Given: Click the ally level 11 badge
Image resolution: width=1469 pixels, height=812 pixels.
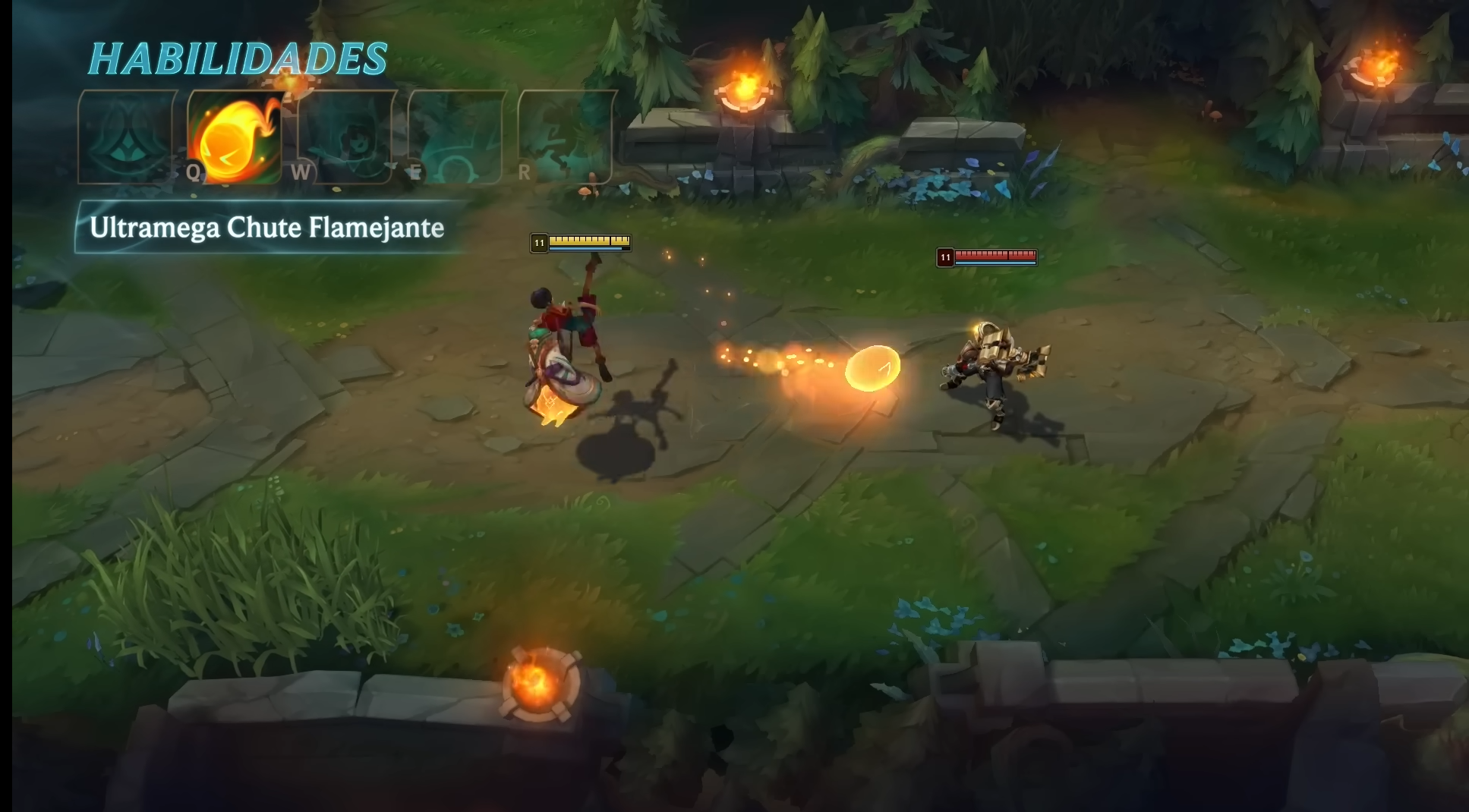Looking at the screenshot, I should [x=538, y=241].
